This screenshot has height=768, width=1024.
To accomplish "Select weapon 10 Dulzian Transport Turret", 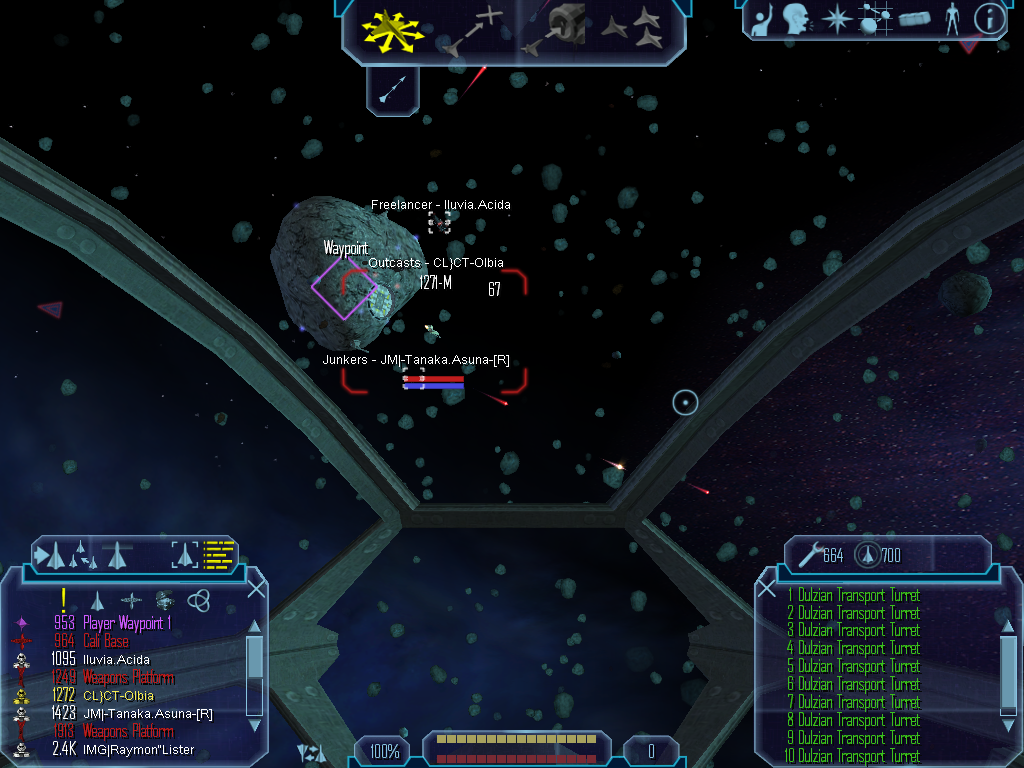I will click(x=858, y=756).
